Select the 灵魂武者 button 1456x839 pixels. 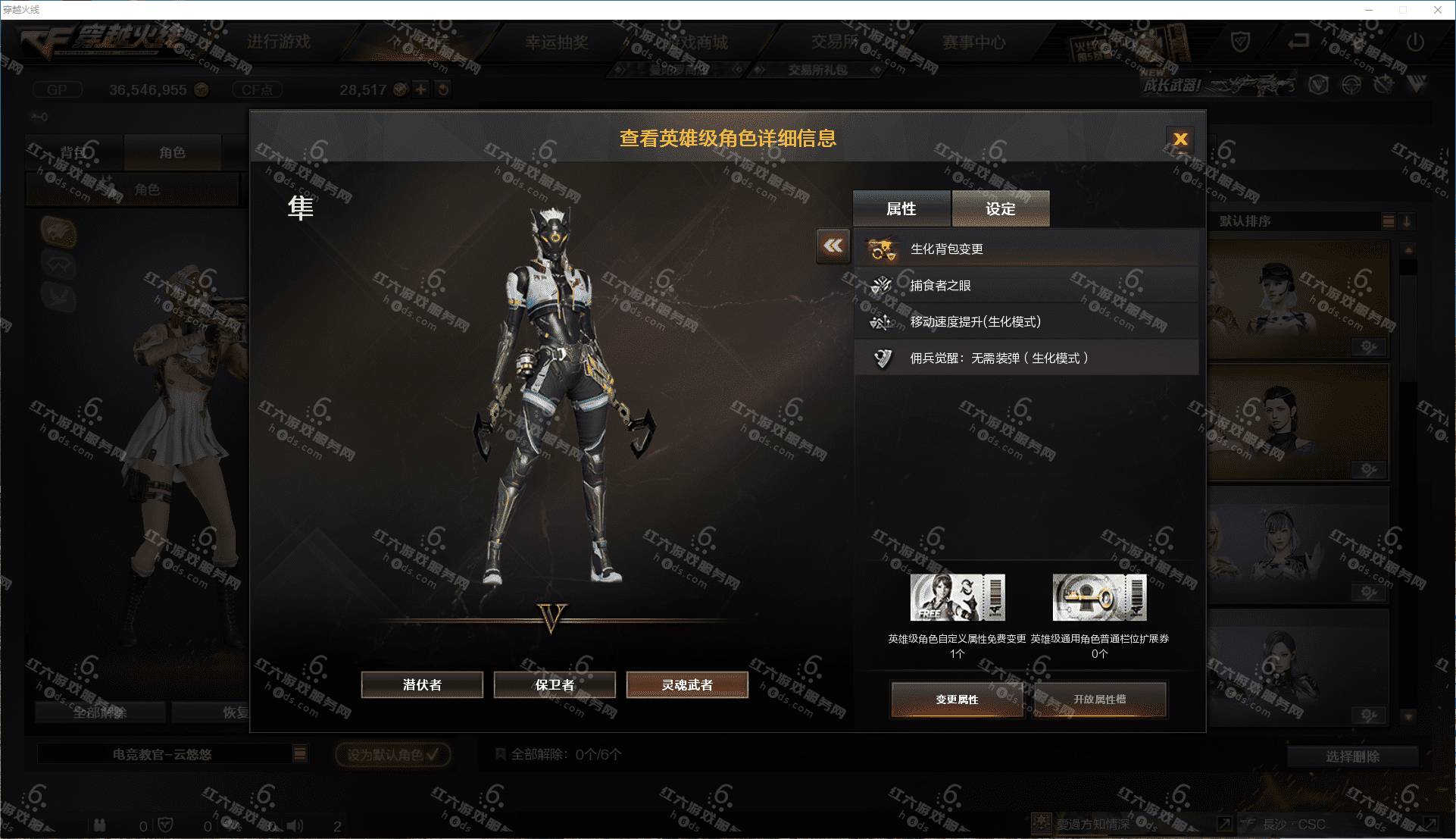687,685
